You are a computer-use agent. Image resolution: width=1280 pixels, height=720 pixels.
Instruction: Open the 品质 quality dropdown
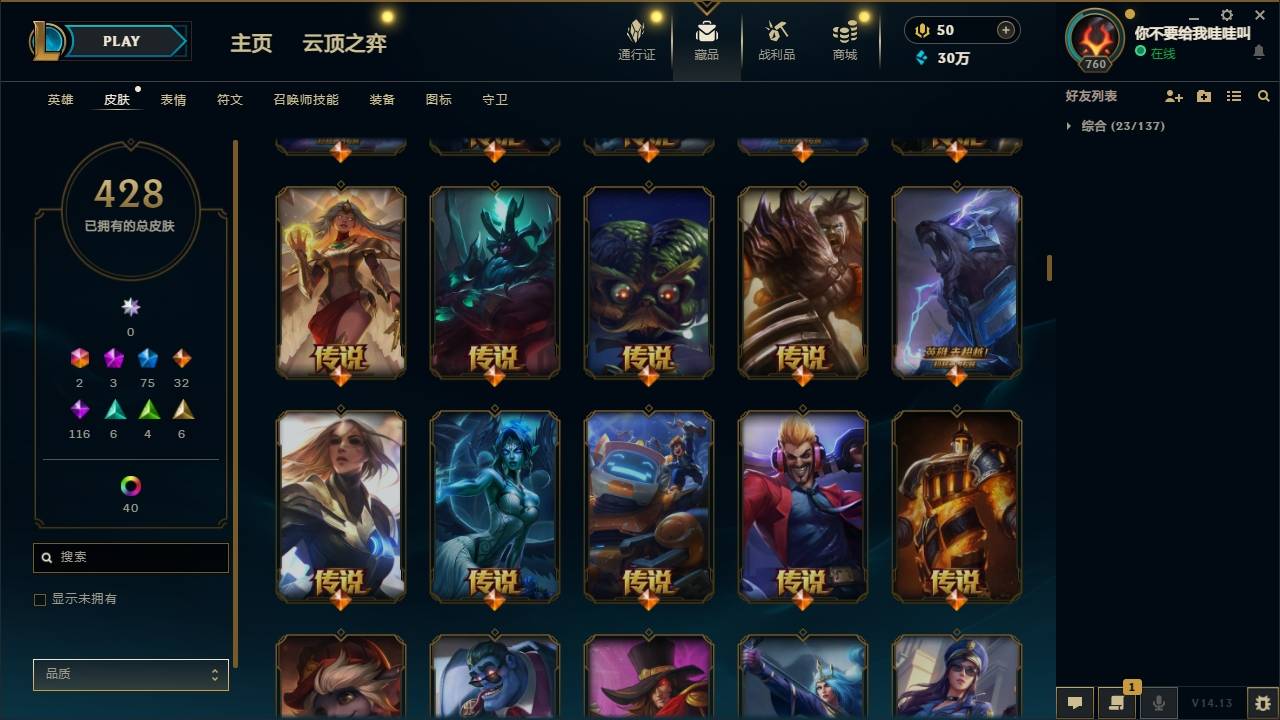click(130, 674)
